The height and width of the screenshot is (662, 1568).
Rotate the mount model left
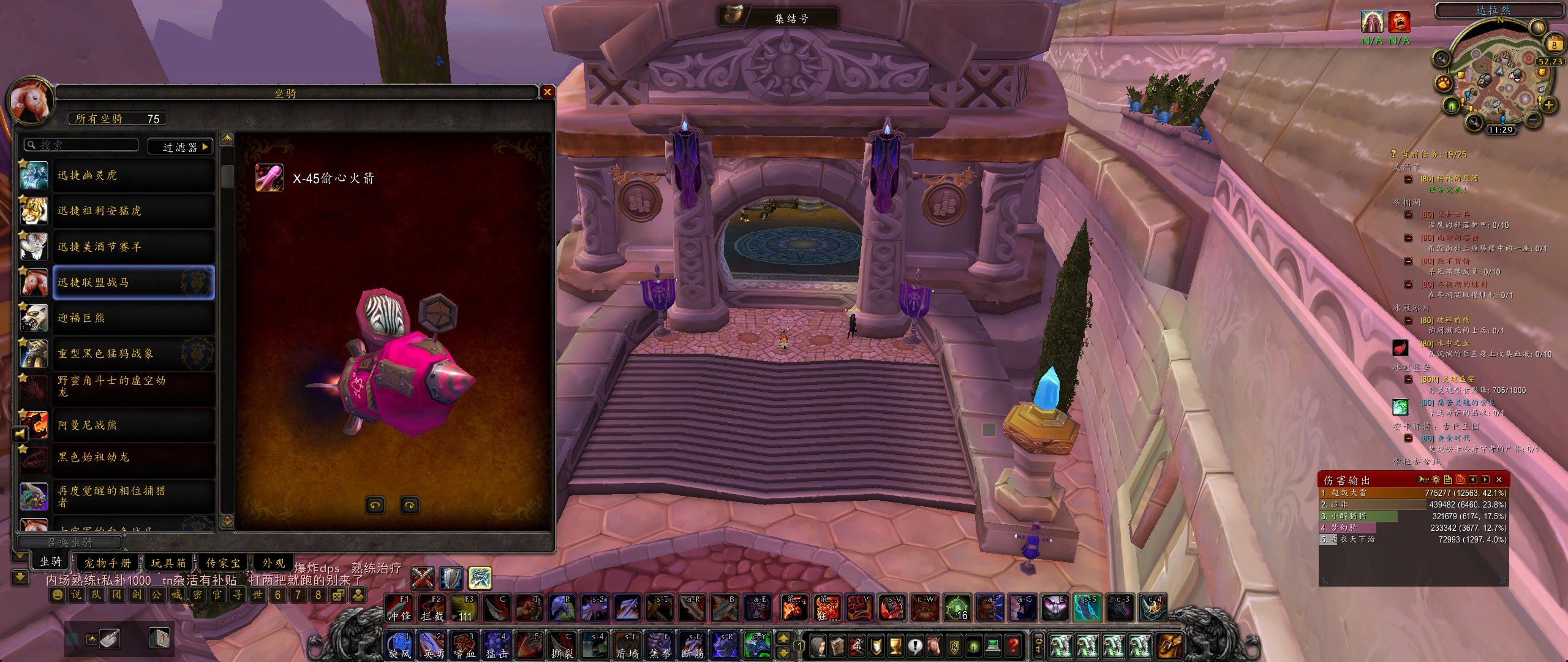coord(375,505)
